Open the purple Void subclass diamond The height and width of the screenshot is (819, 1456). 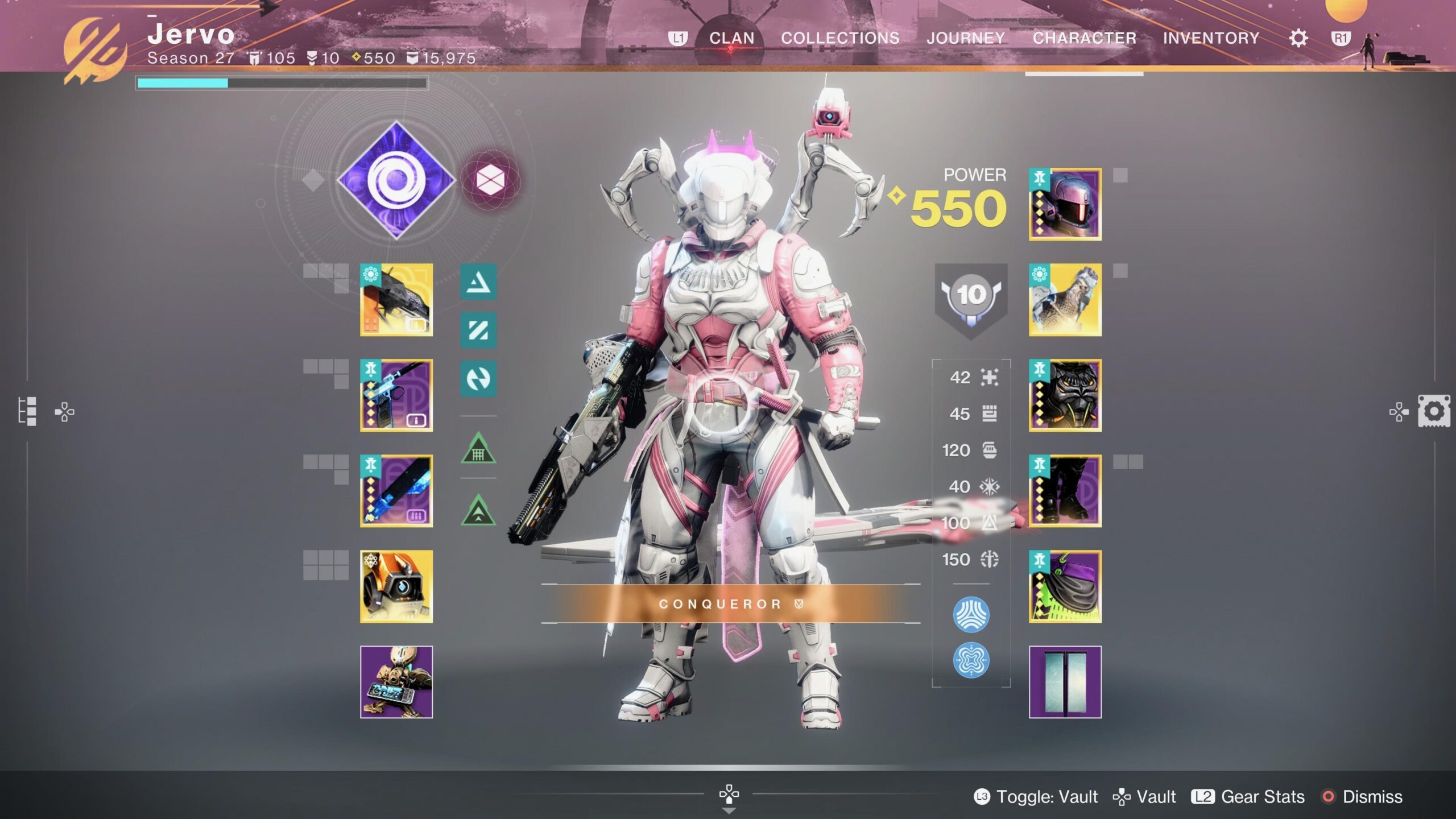coord(396,180)
